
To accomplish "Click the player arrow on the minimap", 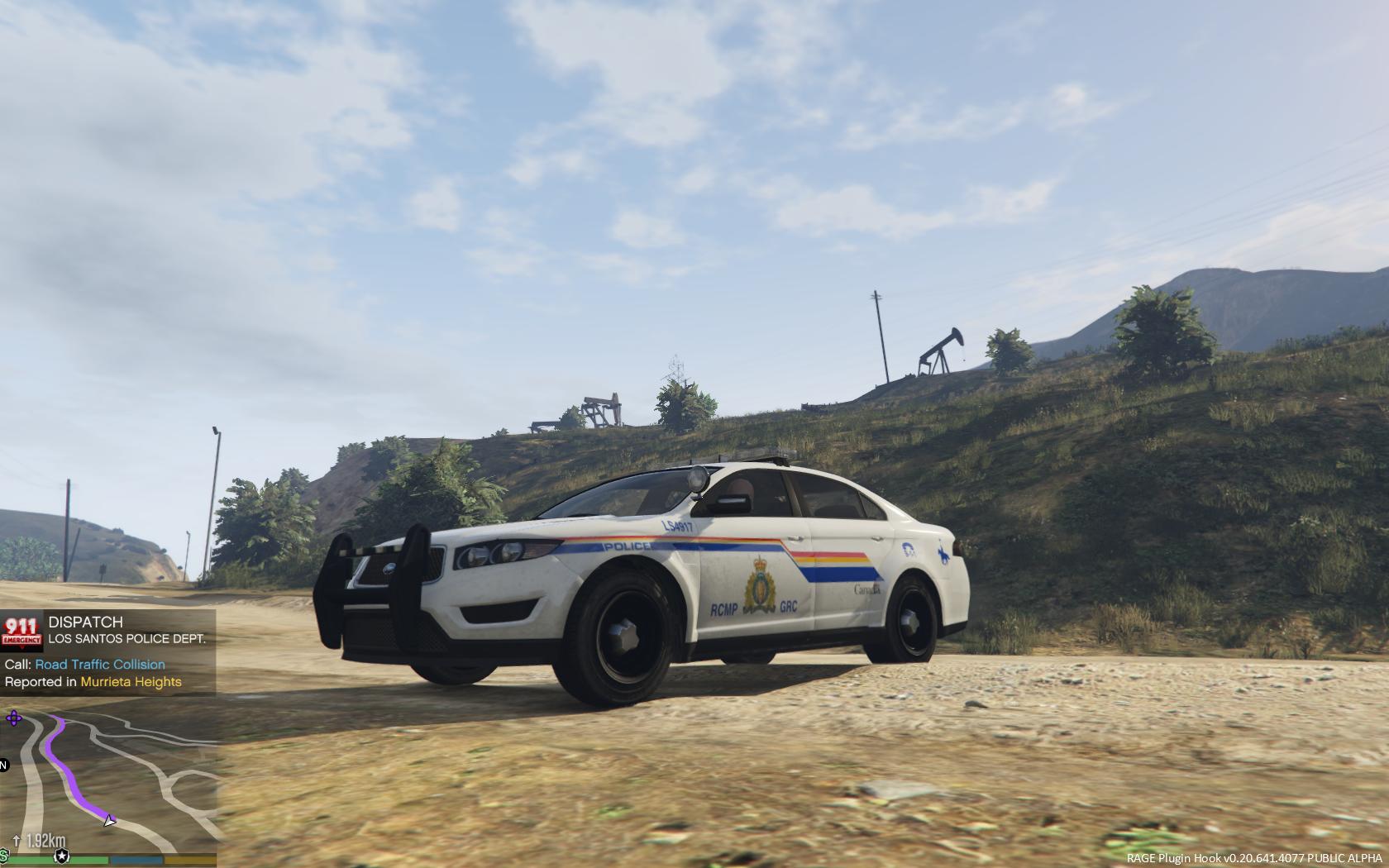I will [109, 820].
